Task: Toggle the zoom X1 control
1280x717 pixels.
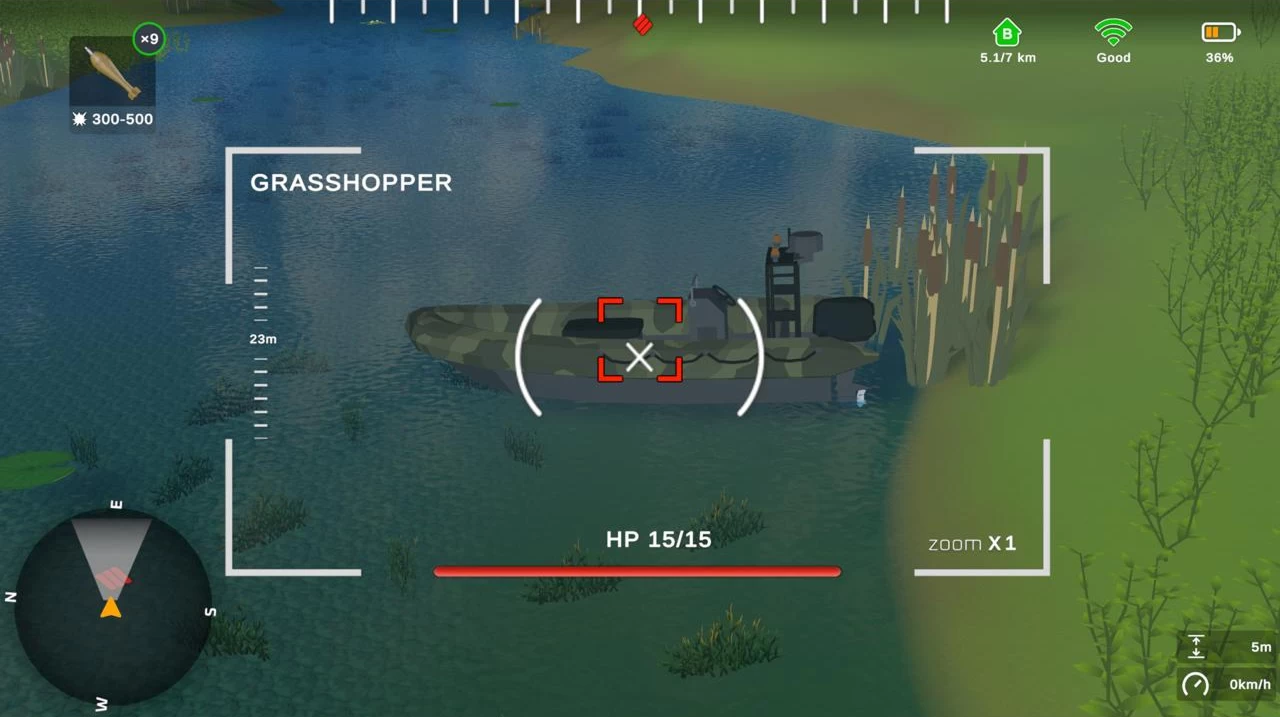Action: click(x=972, y=544)
